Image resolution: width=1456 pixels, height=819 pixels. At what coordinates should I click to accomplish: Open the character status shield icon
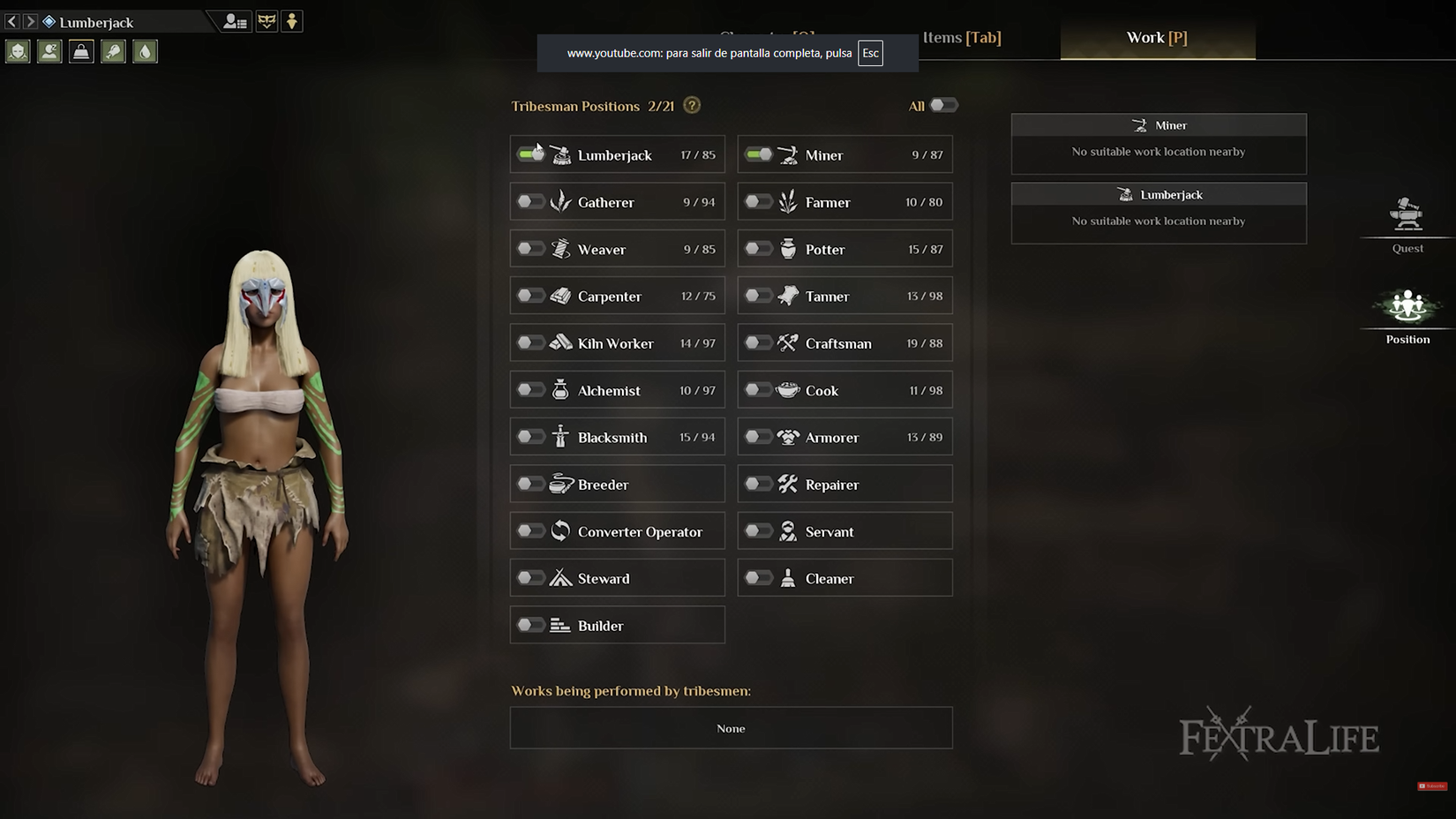pos(18,50)
